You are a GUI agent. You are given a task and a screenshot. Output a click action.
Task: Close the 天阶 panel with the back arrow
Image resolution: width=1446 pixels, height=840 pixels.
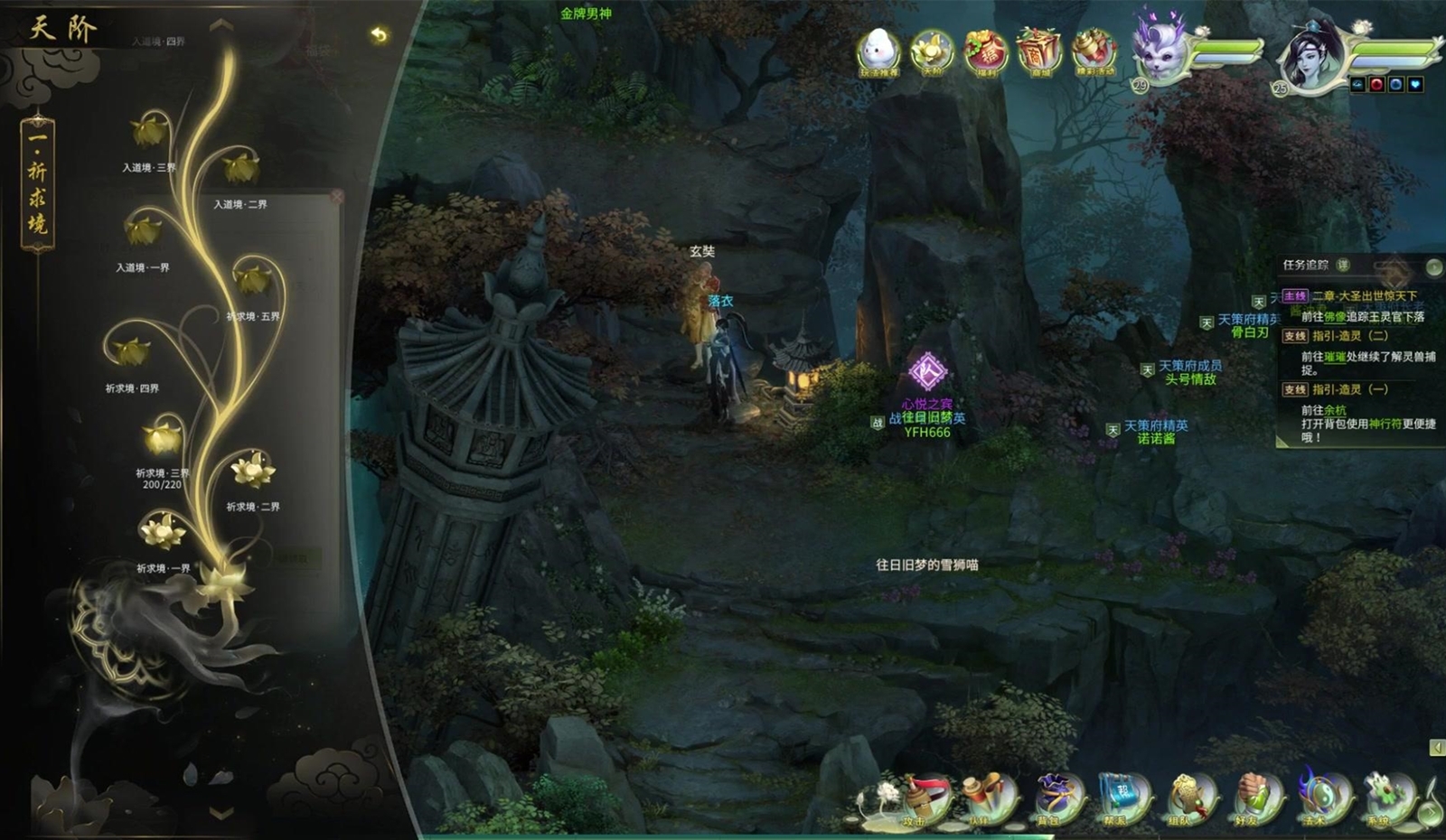[379, 35]
